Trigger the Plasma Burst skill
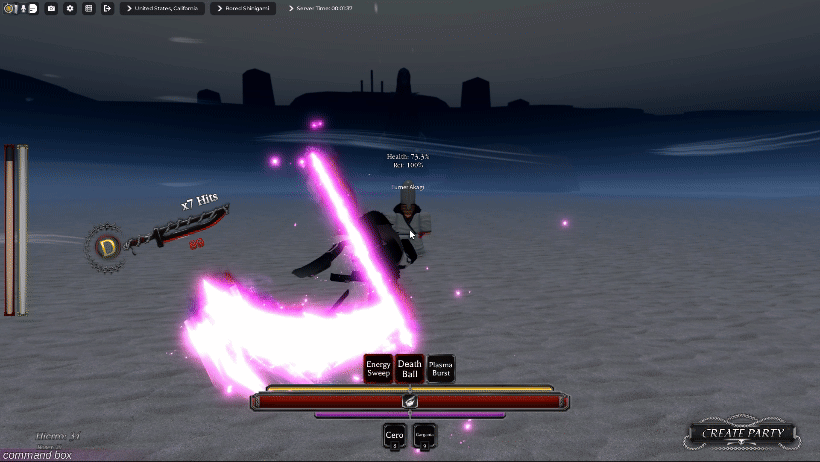This screenshot has width=820, height=462. (441, 369)
